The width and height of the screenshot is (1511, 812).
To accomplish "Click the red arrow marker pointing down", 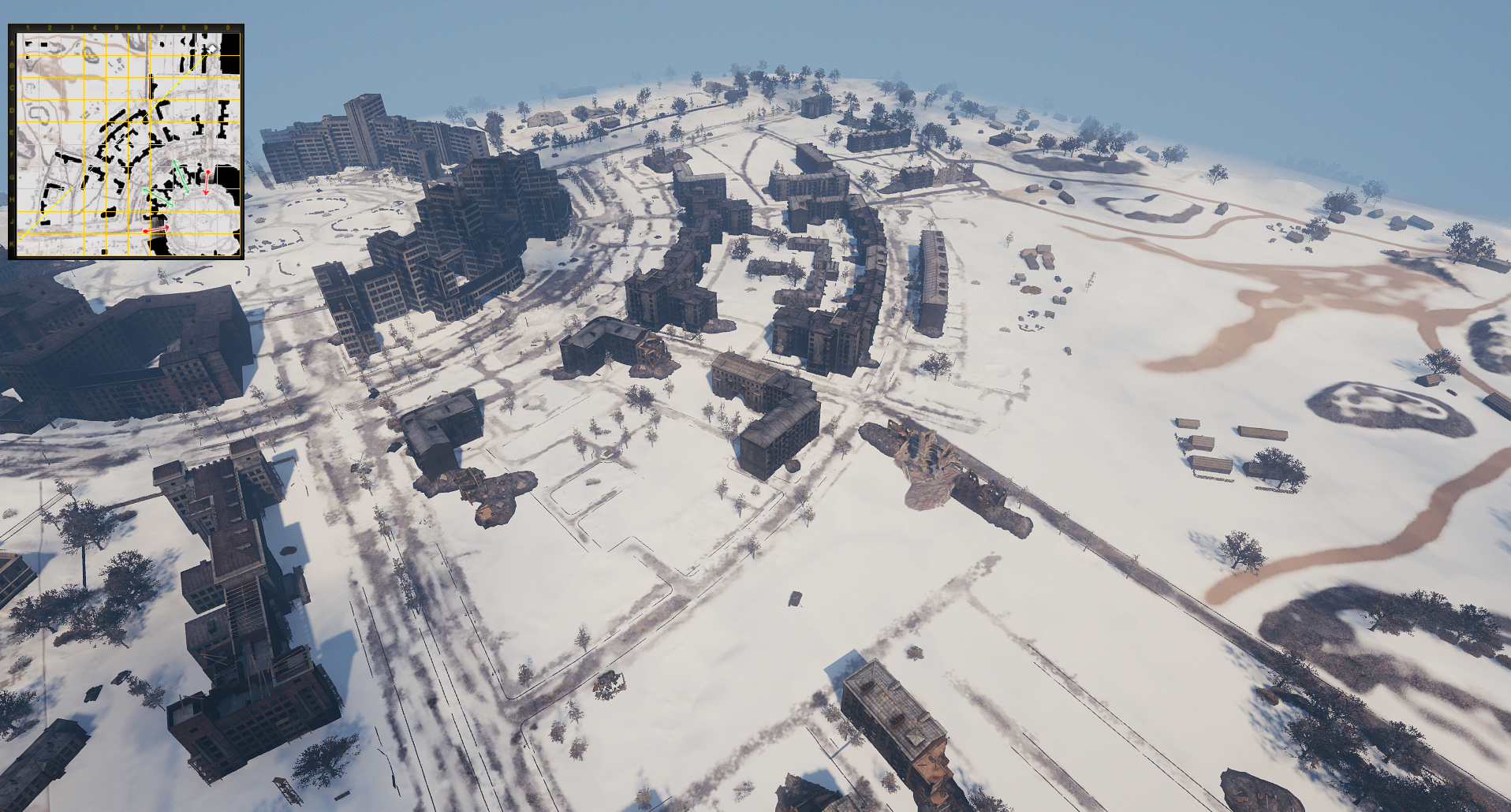I will 207,182.
